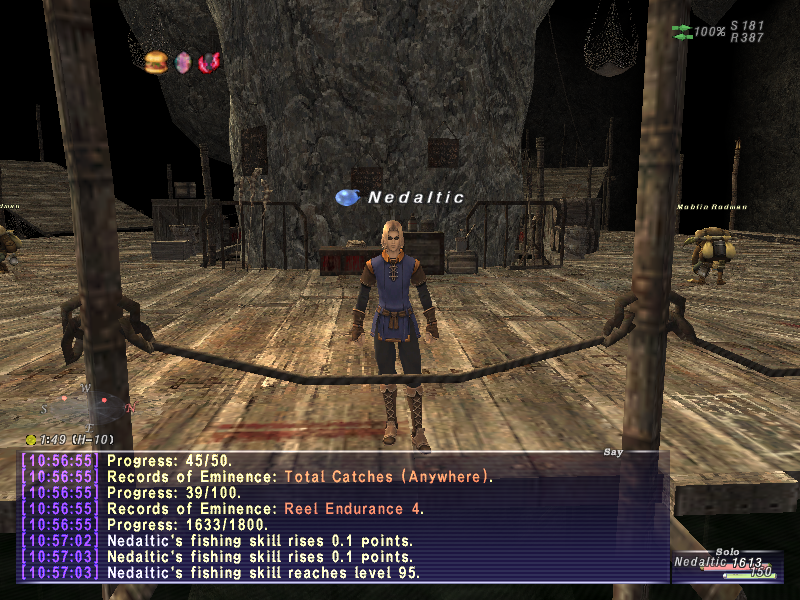Click the Reel Endurance 4 objective text
The image size is (800, 600).
(353, 509)
